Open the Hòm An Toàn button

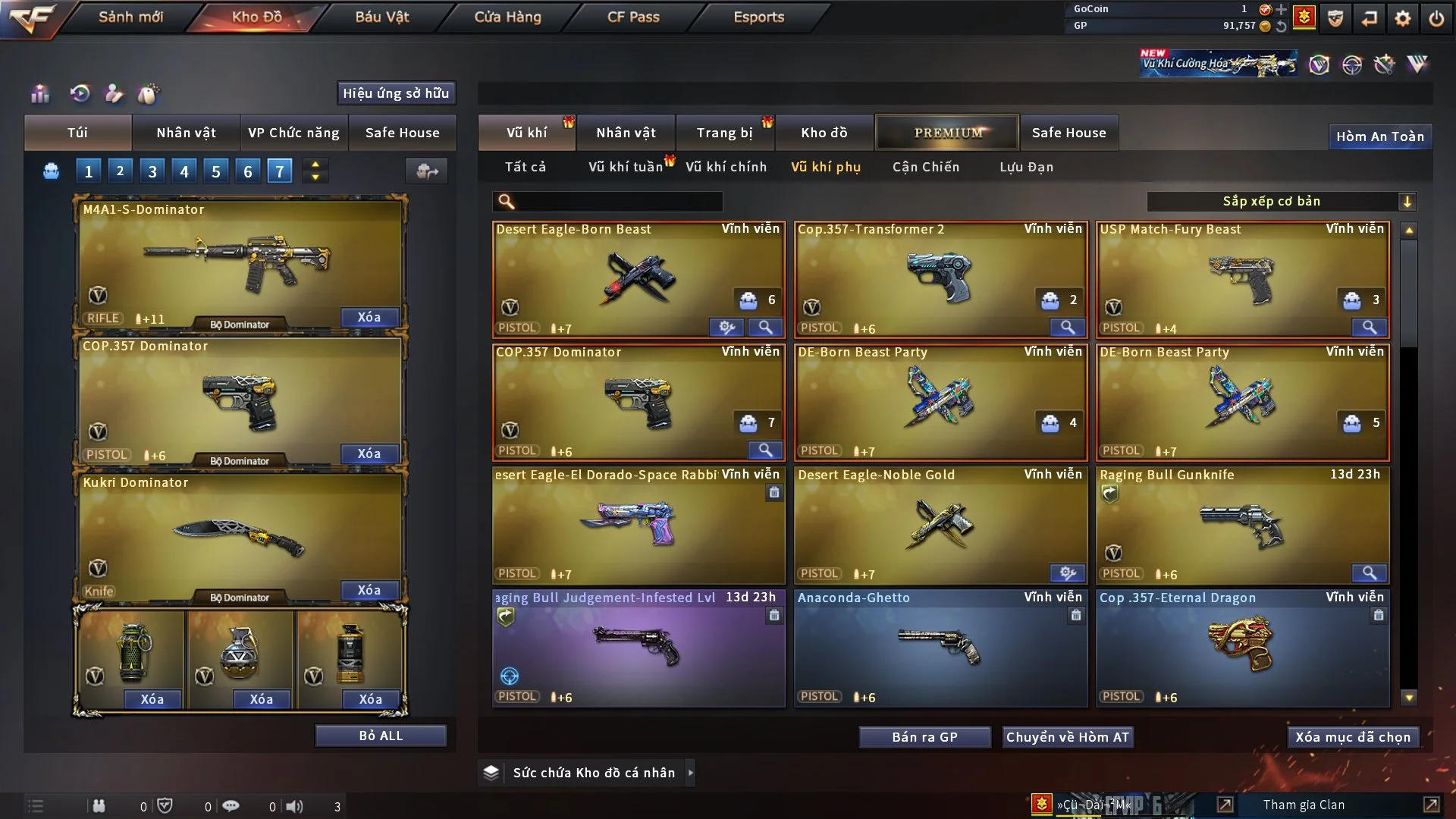(1379, 136)
